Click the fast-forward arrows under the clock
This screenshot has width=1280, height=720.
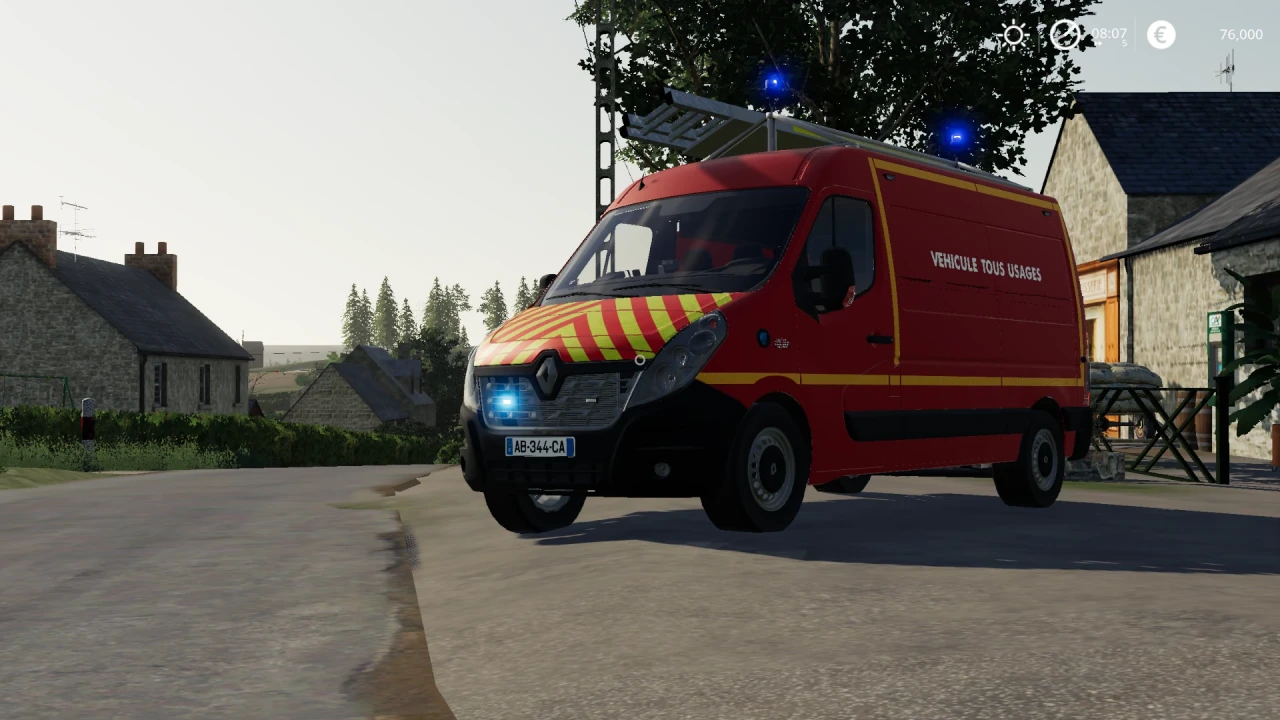1098,43
